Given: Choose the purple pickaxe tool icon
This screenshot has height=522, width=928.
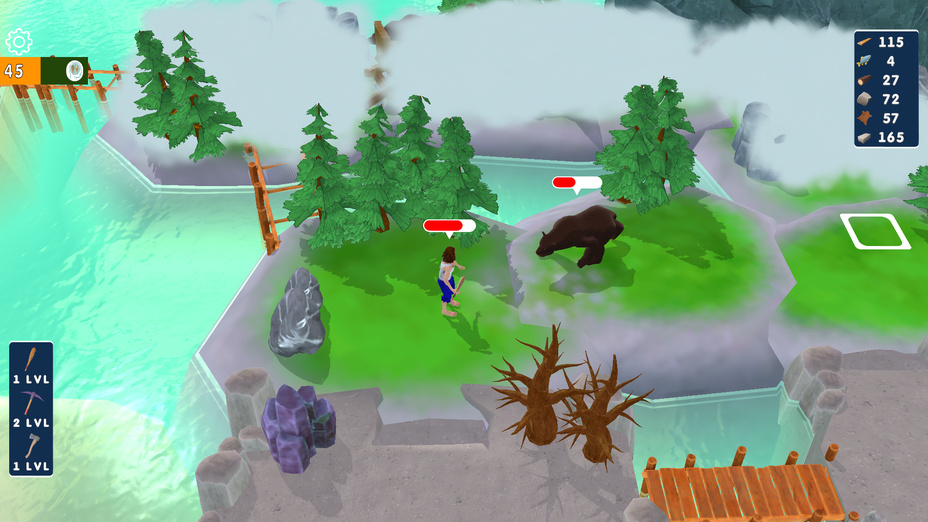Looking at the screenshot, I should 31,403.
